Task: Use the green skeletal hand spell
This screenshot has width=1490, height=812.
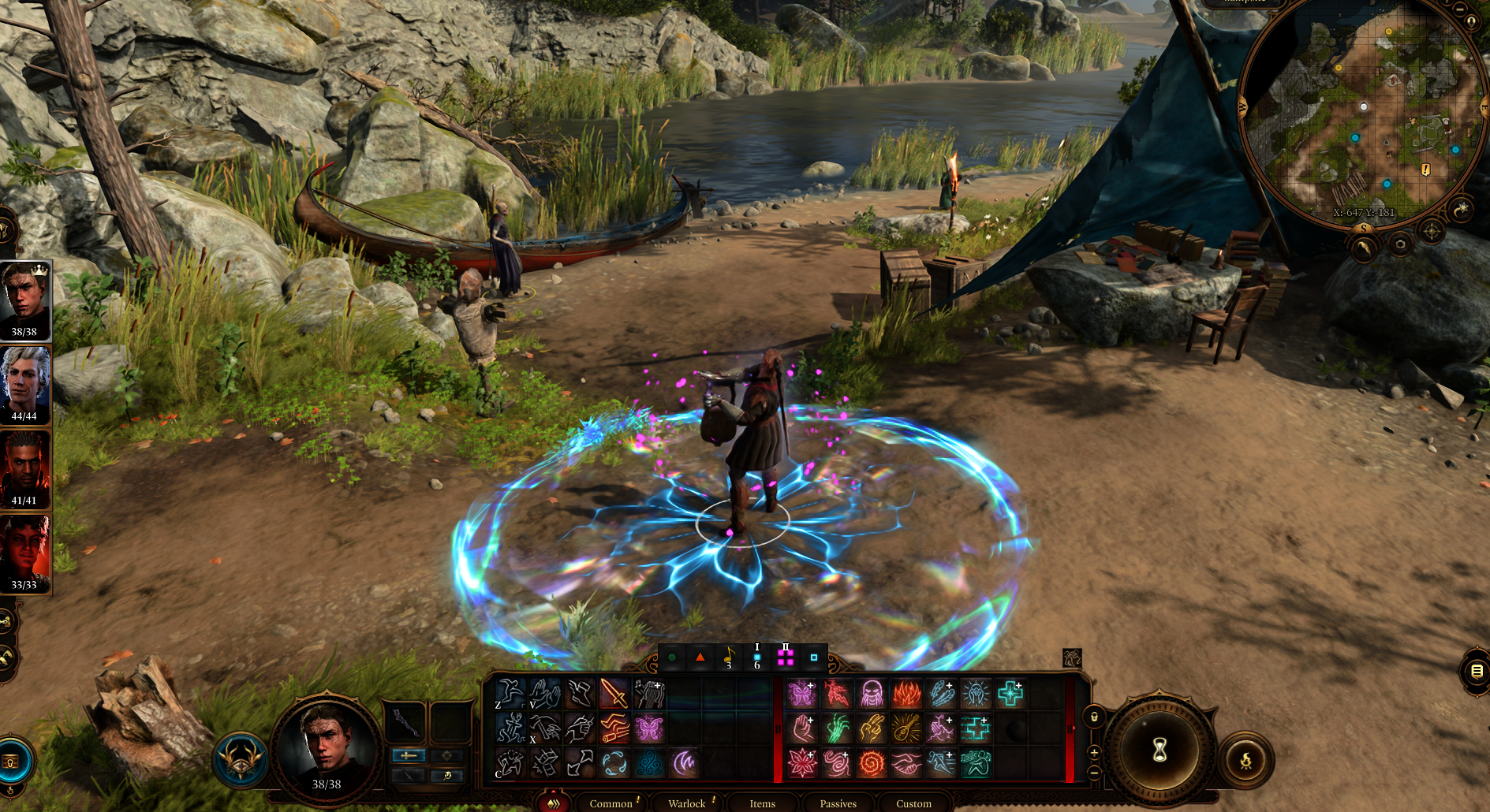Action: click(x=837, y=729)
